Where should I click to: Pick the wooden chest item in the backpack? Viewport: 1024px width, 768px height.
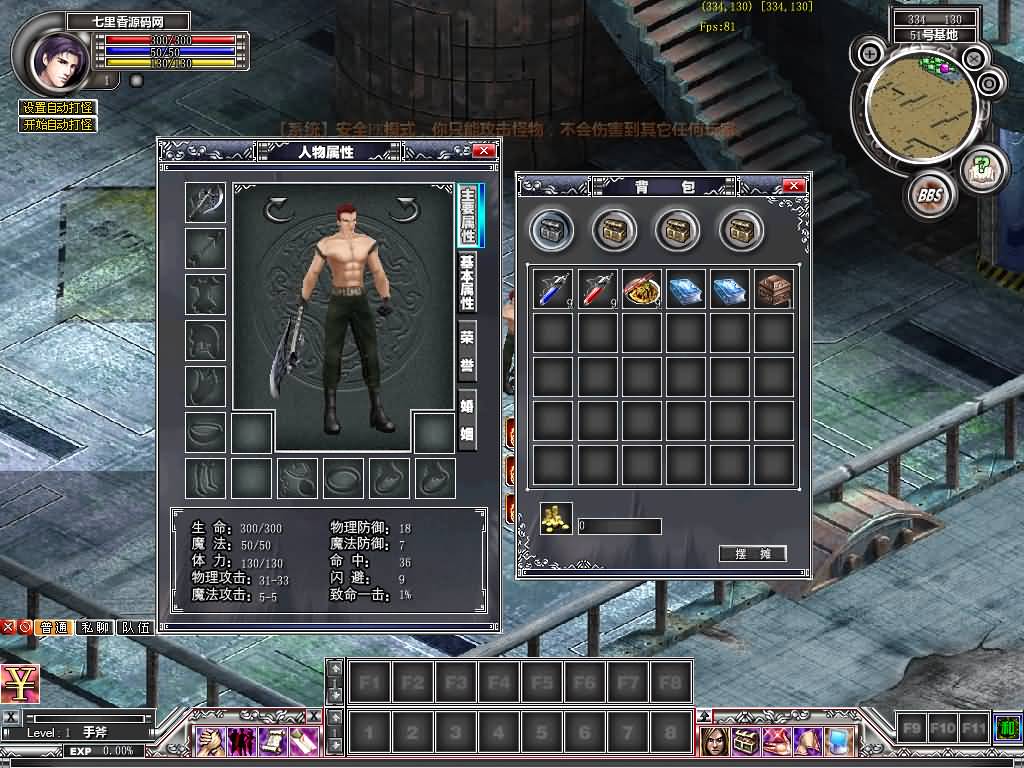(x=773, y=289)
